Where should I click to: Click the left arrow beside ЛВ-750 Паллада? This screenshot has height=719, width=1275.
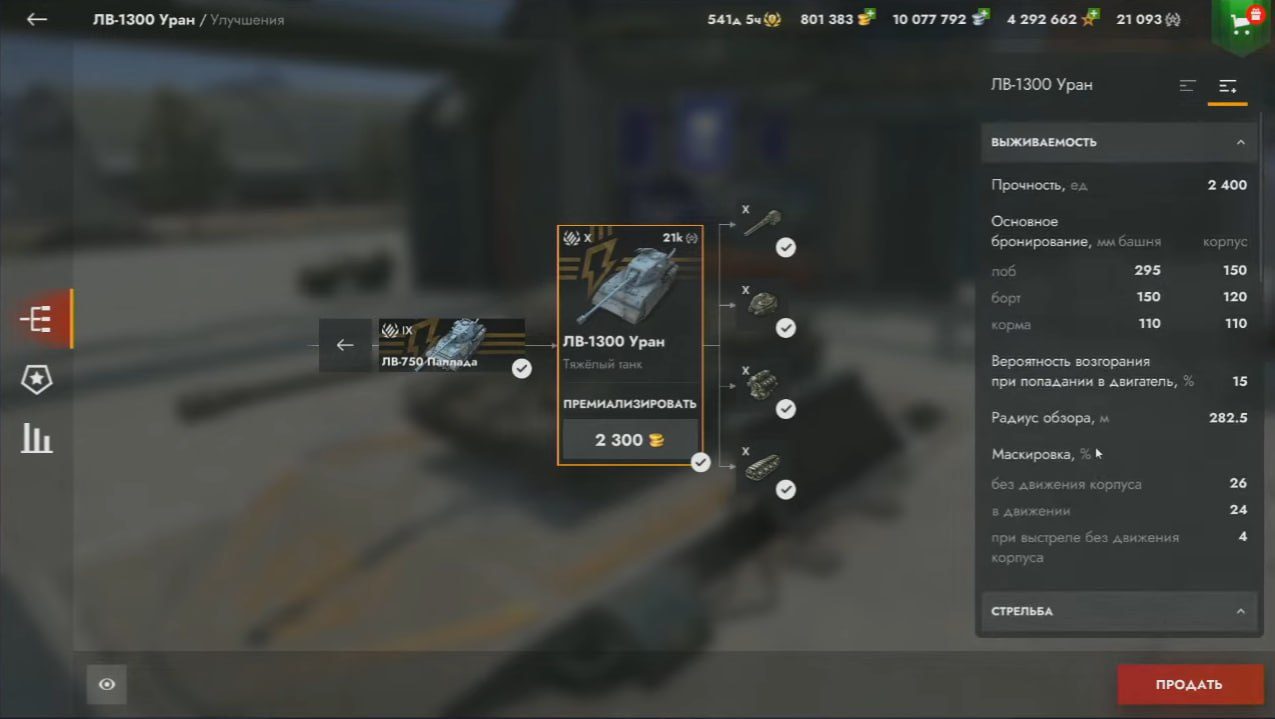tap(345, 345)
